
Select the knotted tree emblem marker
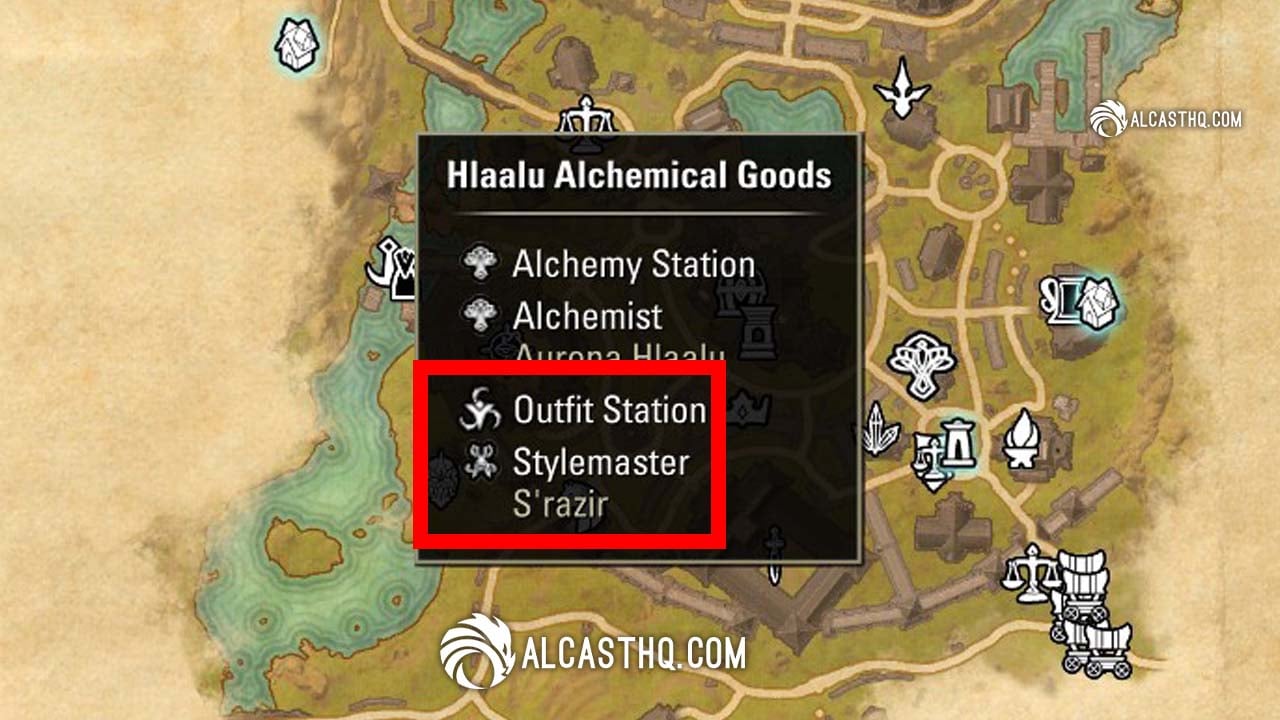tap(924, 365)
